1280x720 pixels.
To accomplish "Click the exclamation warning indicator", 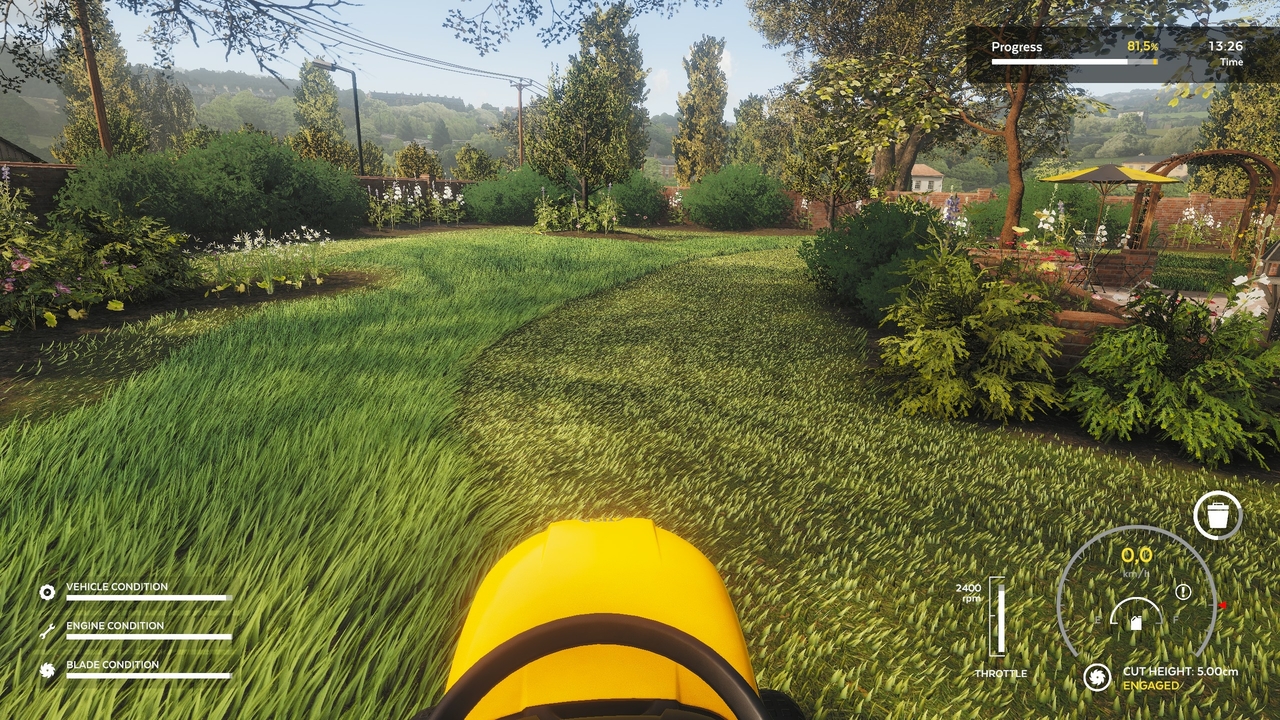I will coord(1184,591).
